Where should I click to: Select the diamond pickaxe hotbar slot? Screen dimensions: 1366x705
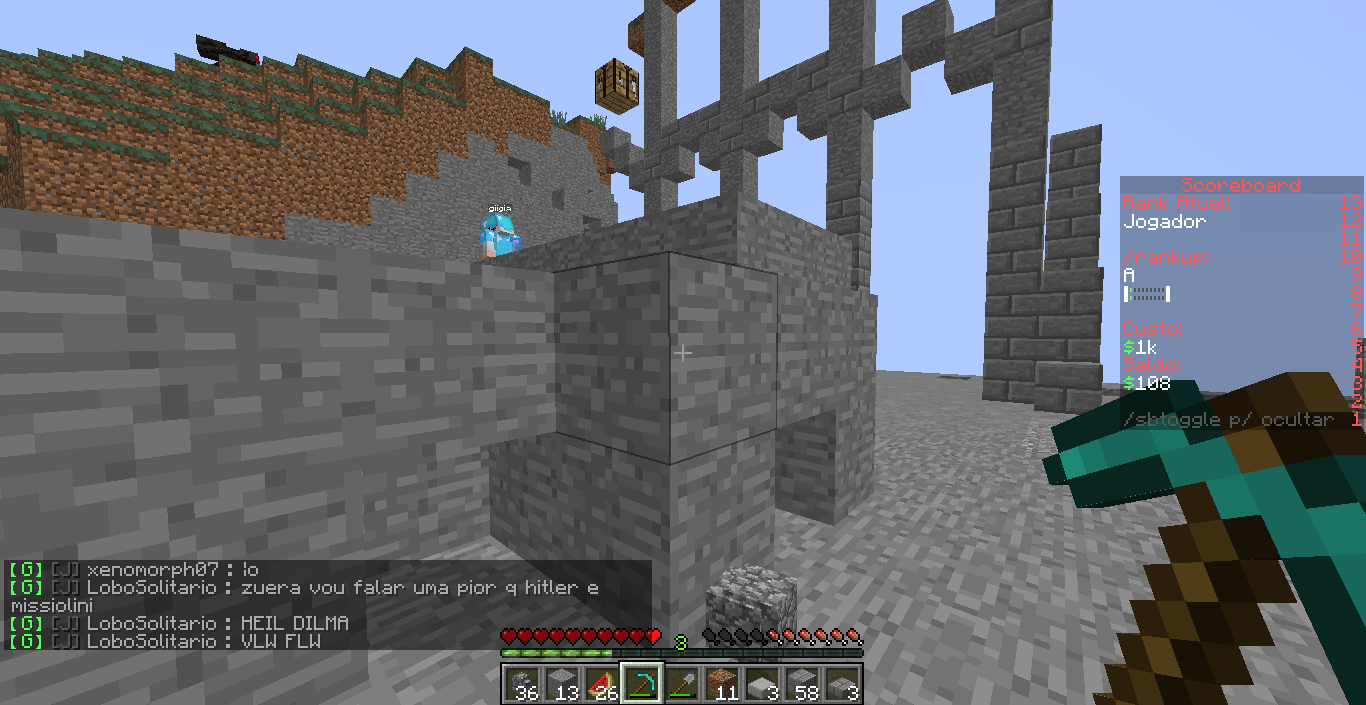click(x=642, y=684)
